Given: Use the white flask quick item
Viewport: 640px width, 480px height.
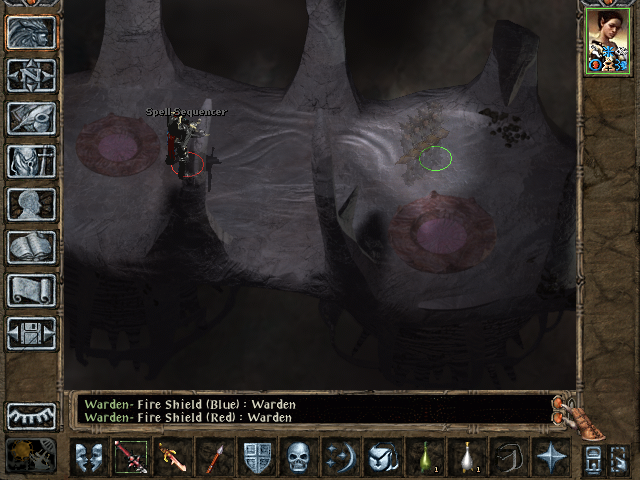Looking at the screenshot, I should (x=467, y=457).
